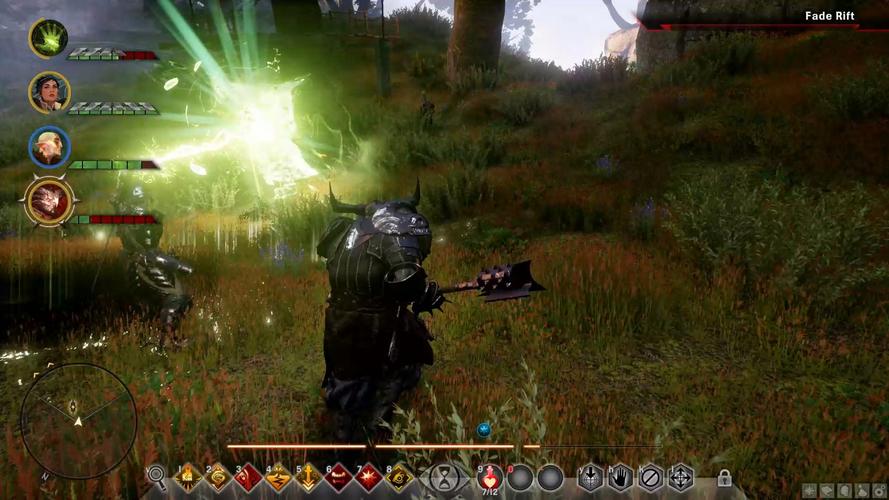Click the magnifying glass search icon

click(156, 476)
